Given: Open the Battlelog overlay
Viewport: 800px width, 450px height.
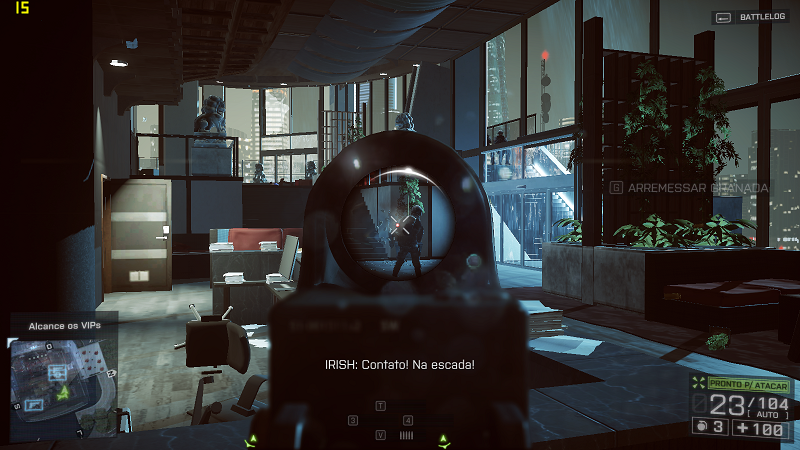Looking at the screenshot, I should (x=750, y=17).
